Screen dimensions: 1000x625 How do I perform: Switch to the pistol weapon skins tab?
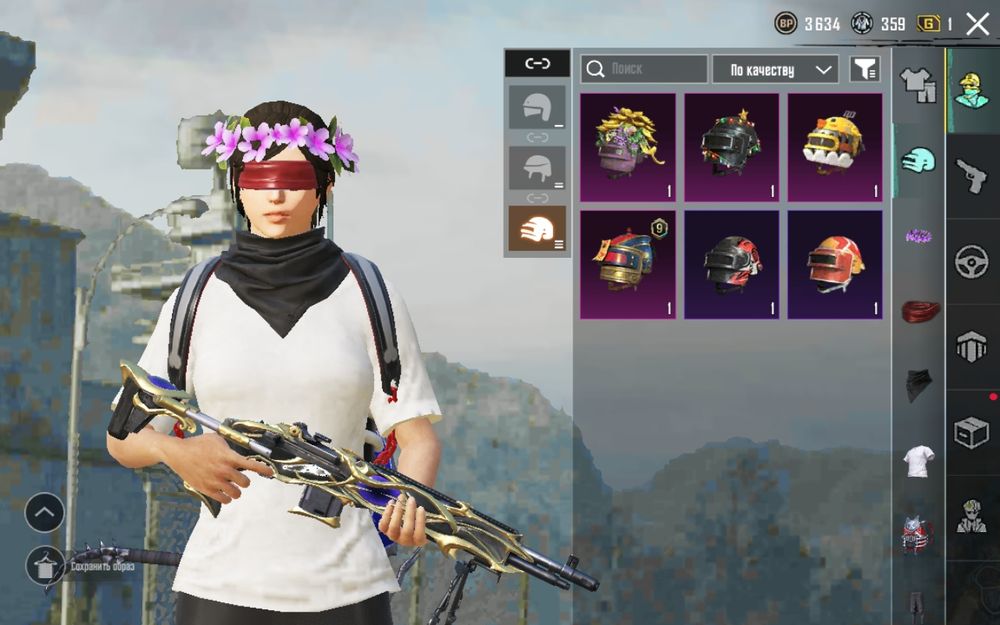(x=972, y=177)
